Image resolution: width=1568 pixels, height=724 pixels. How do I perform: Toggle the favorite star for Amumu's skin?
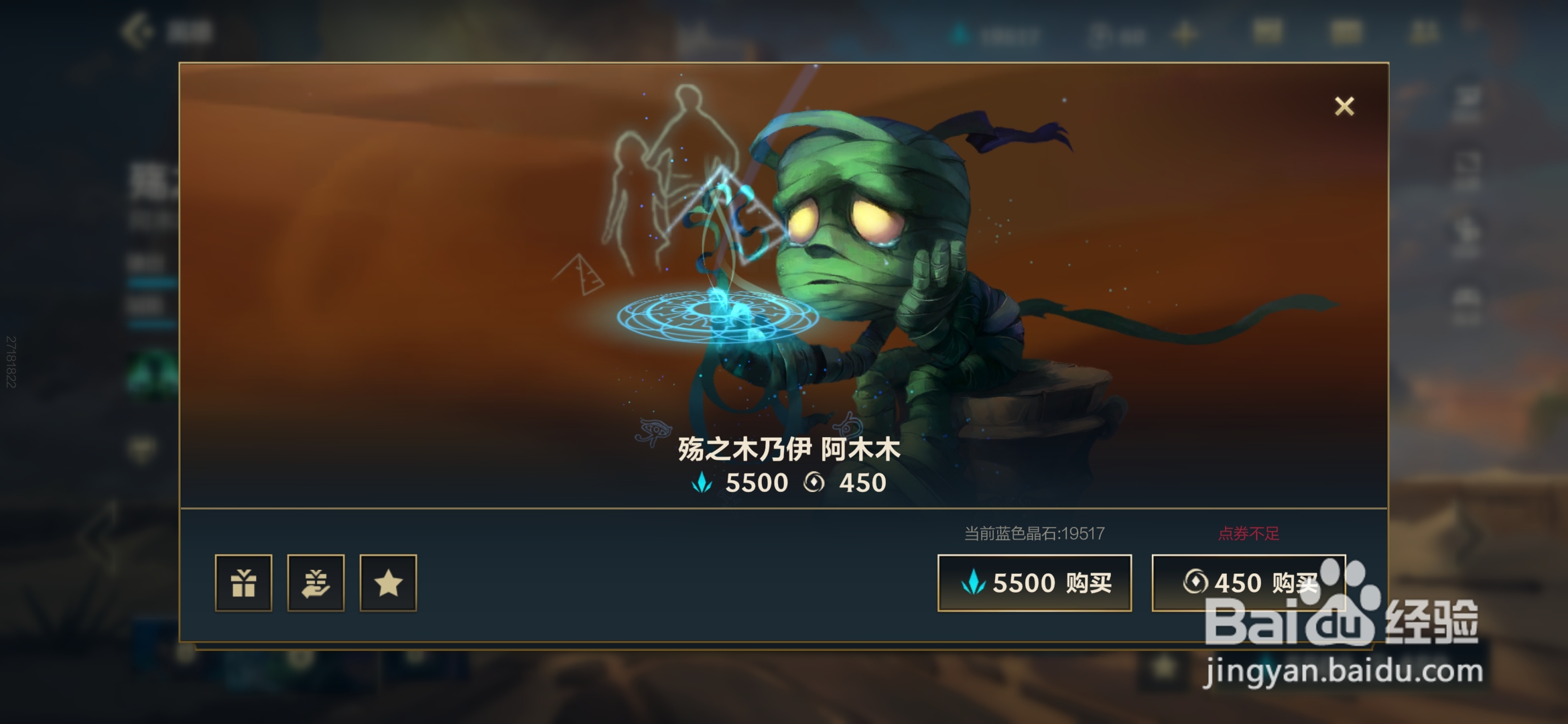click(387, 583)
